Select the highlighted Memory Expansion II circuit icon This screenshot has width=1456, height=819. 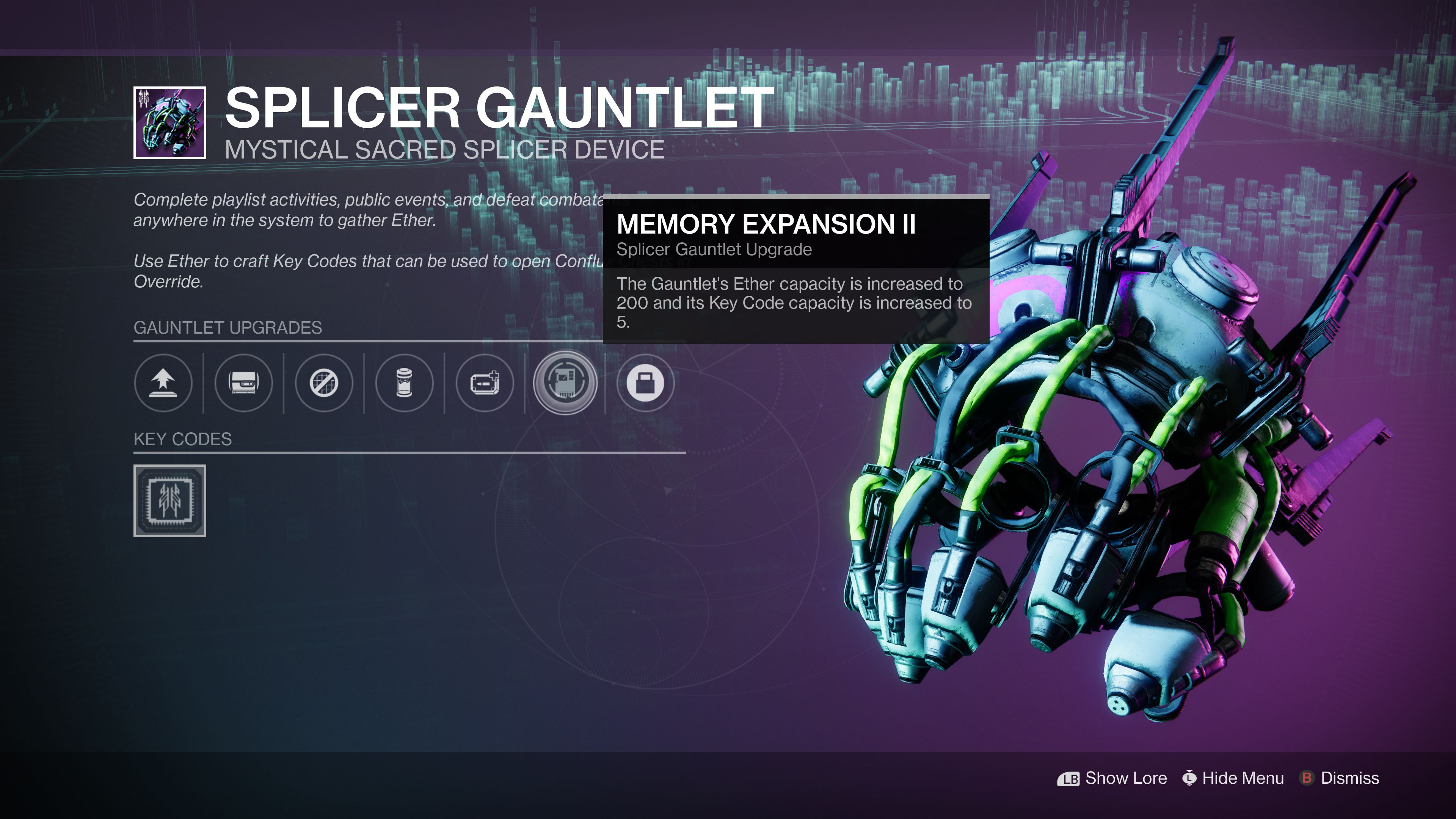point(565,383)
